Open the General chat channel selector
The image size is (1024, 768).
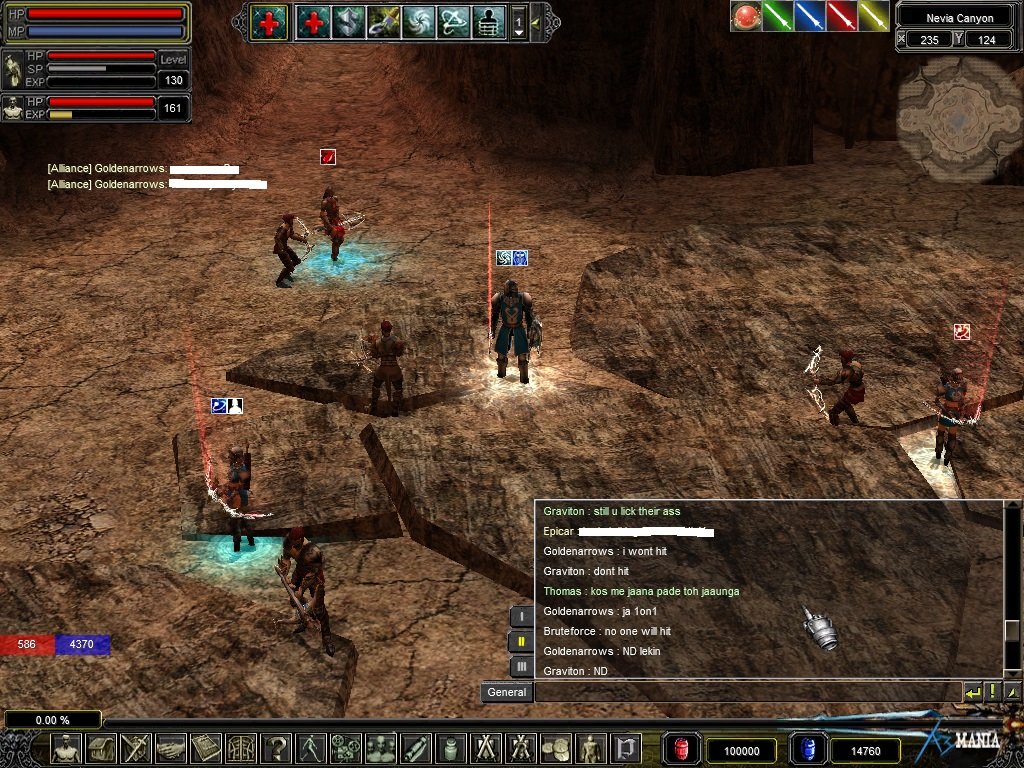(x=506, y=692)
